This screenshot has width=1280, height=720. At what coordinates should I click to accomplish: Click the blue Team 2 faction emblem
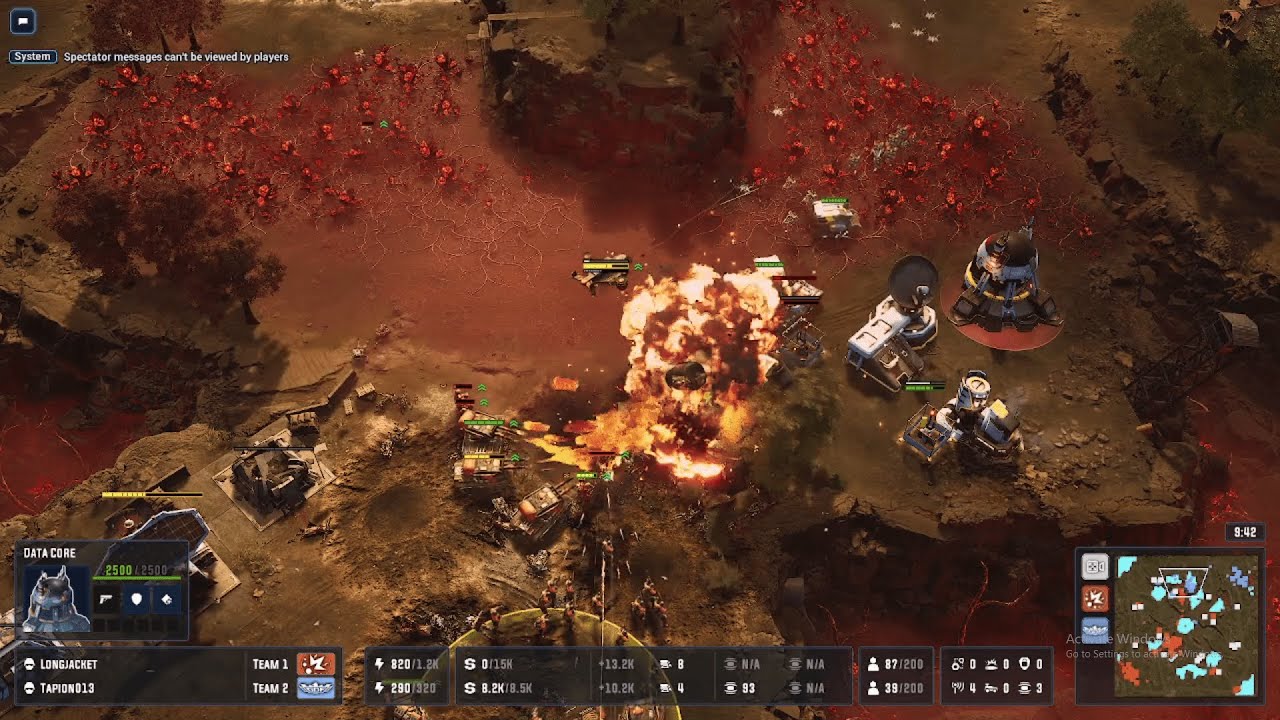pos(316,688)
